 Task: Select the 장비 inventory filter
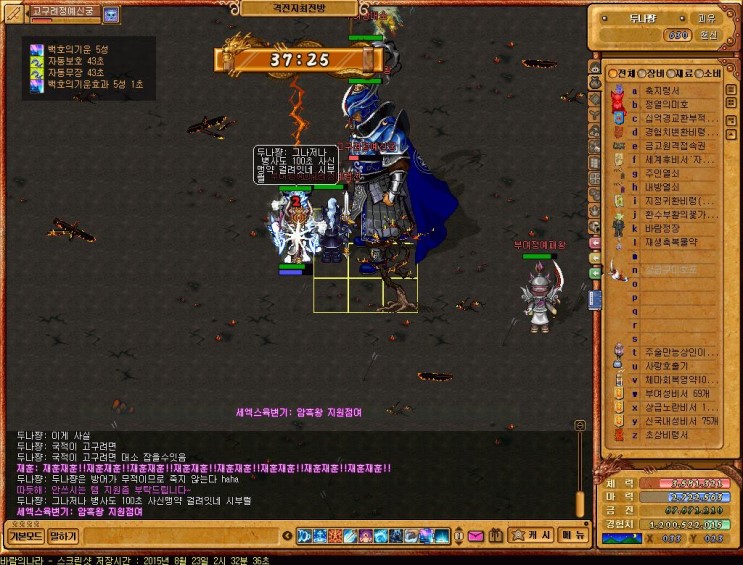pos(650,73)
